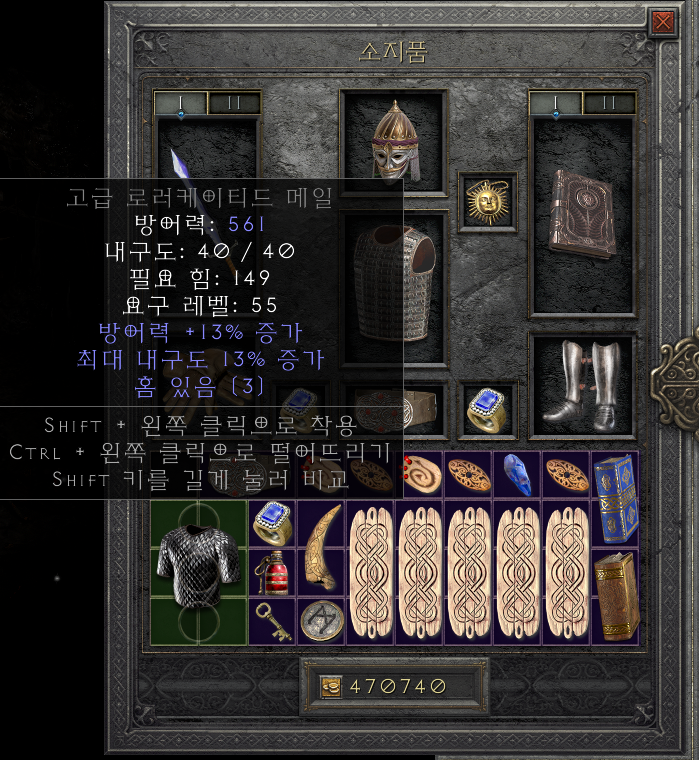Click the golden key in the backpack
The height and width of the screenshot is (760, 699).
(271, 619)
